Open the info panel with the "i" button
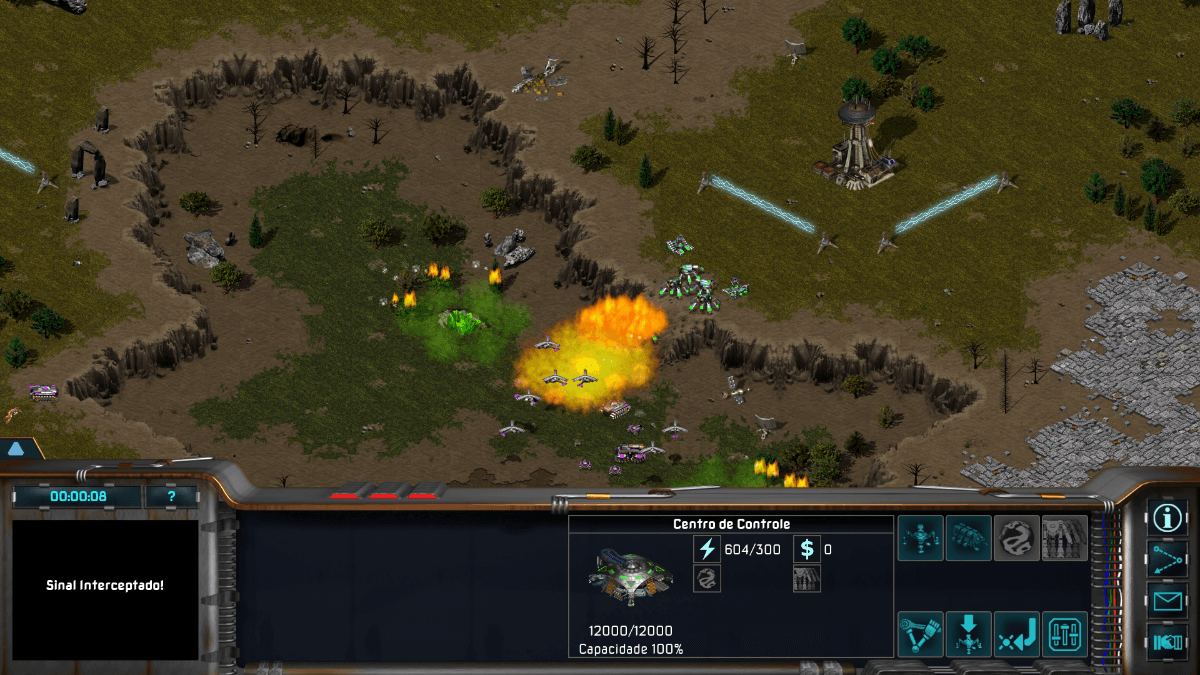 (1167, 517)
